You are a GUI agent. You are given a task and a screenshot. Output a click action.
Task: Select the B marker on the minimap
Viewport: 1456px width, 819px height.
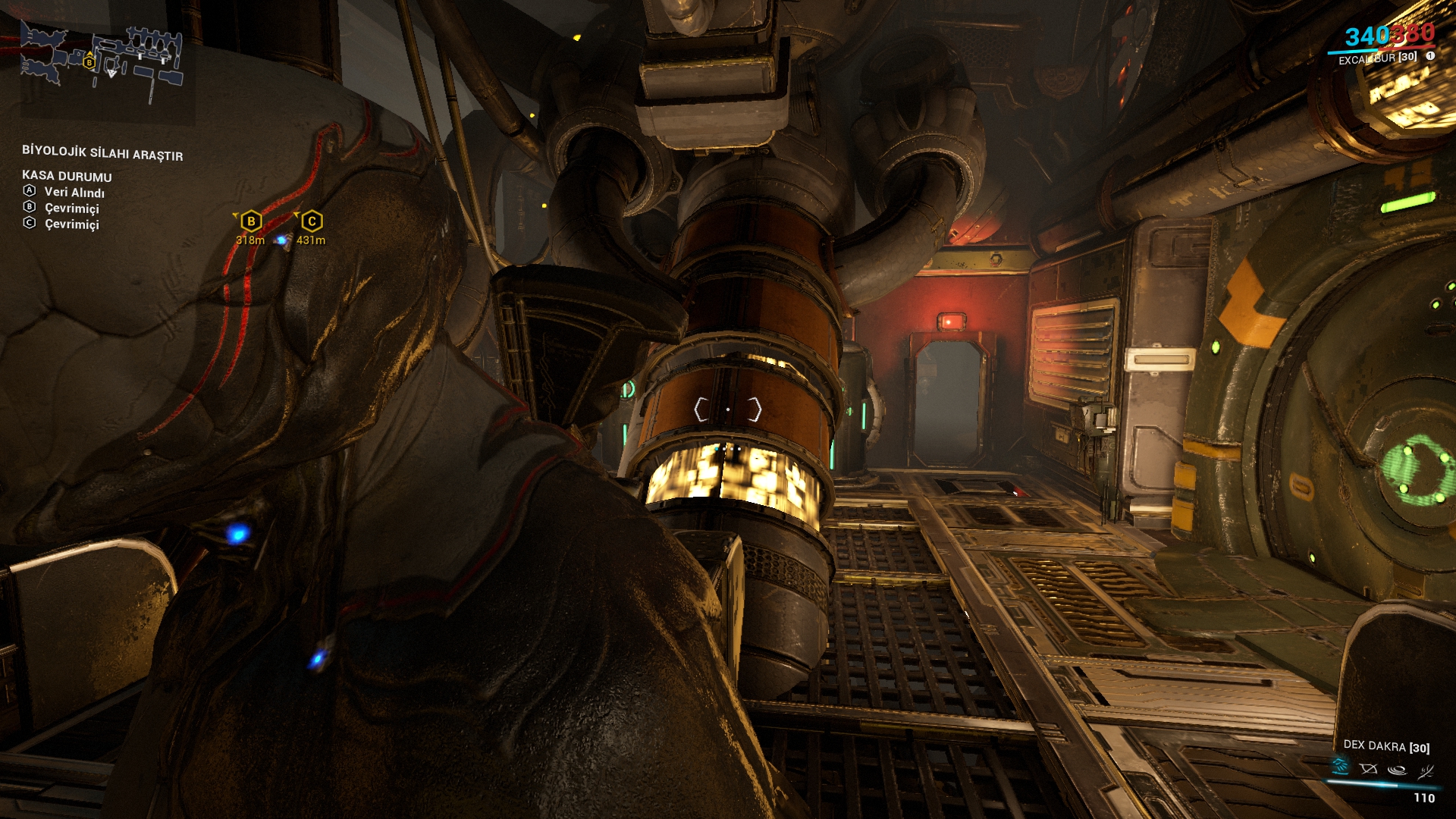(x=89, y=61)
